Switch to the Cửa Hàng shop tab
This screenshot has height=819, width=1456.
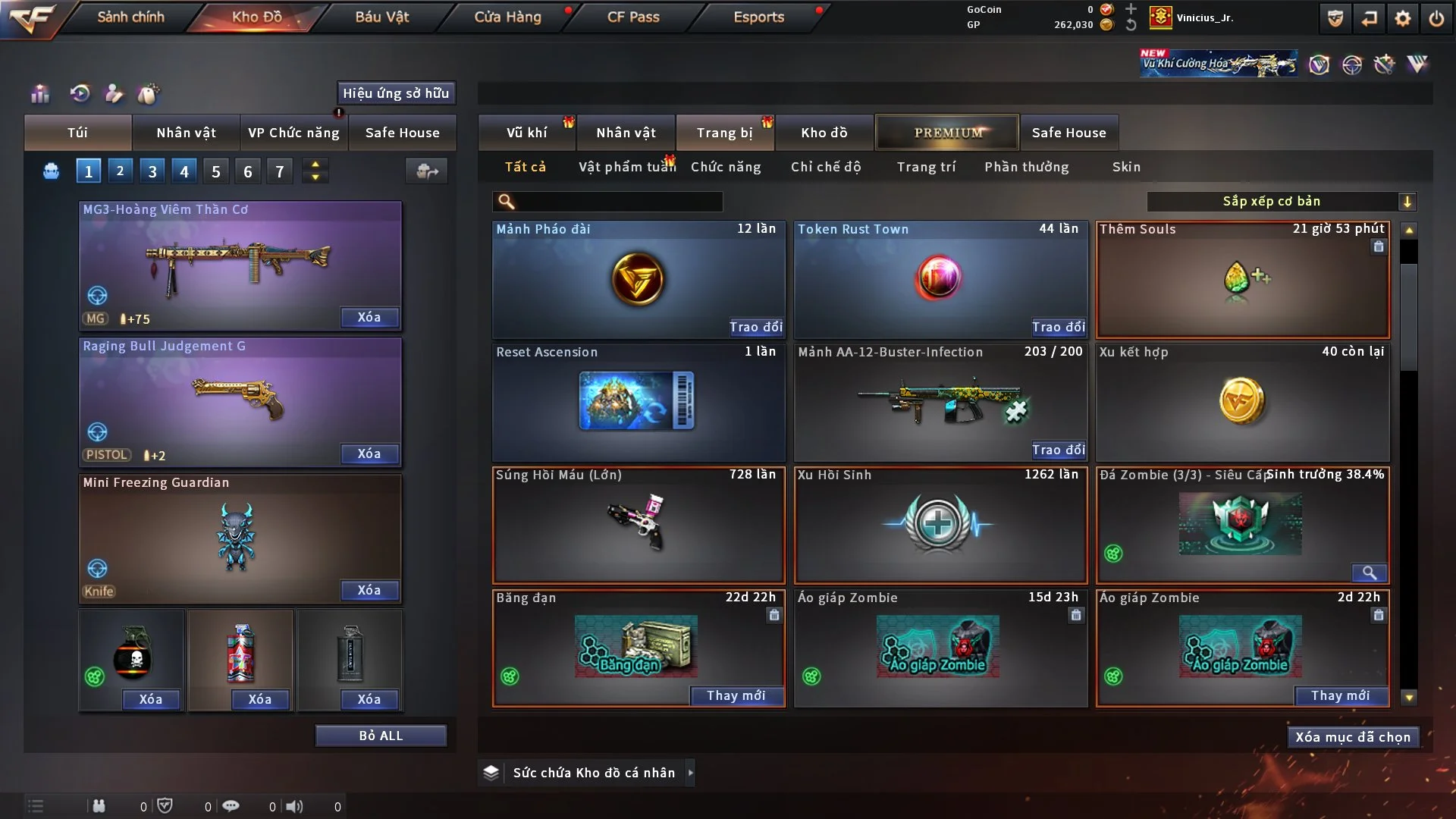pyautogui.click(x=507, y=17)
